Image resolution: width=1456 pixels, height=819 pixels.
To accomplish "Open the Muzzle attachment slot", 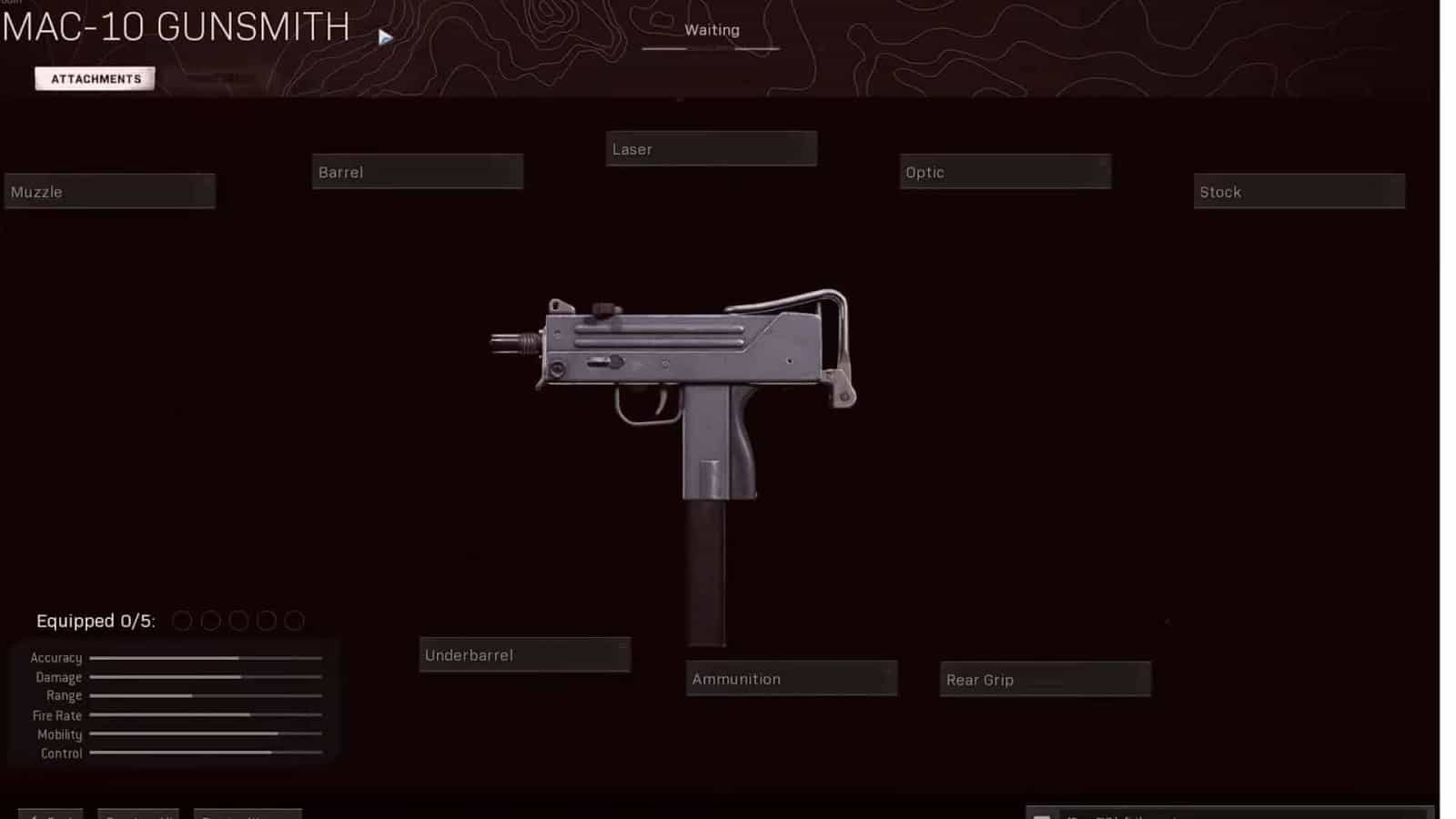I will (109, 191).
